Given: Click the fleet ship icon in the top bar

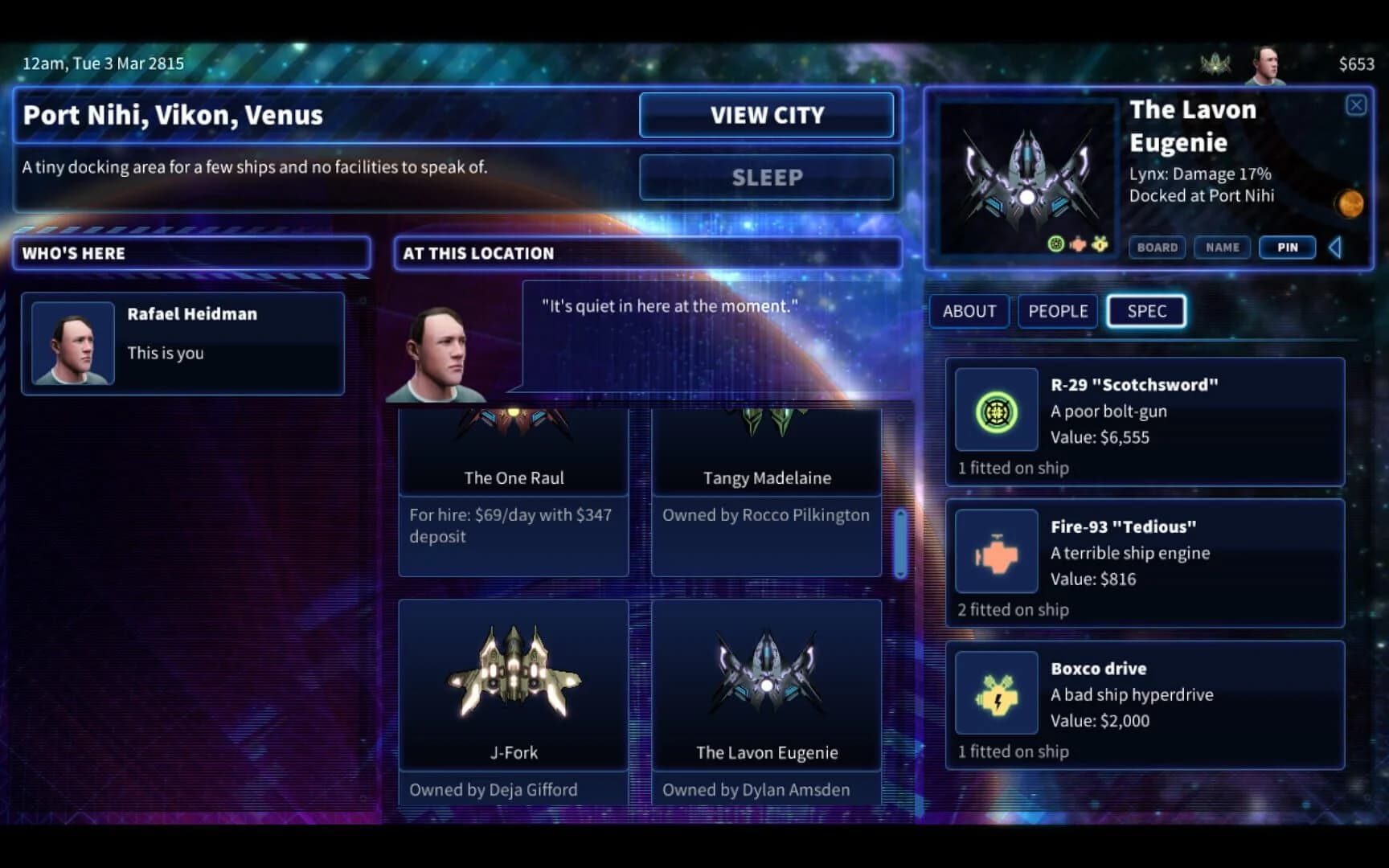Looking at the screenshot, I should point(1216,61).
